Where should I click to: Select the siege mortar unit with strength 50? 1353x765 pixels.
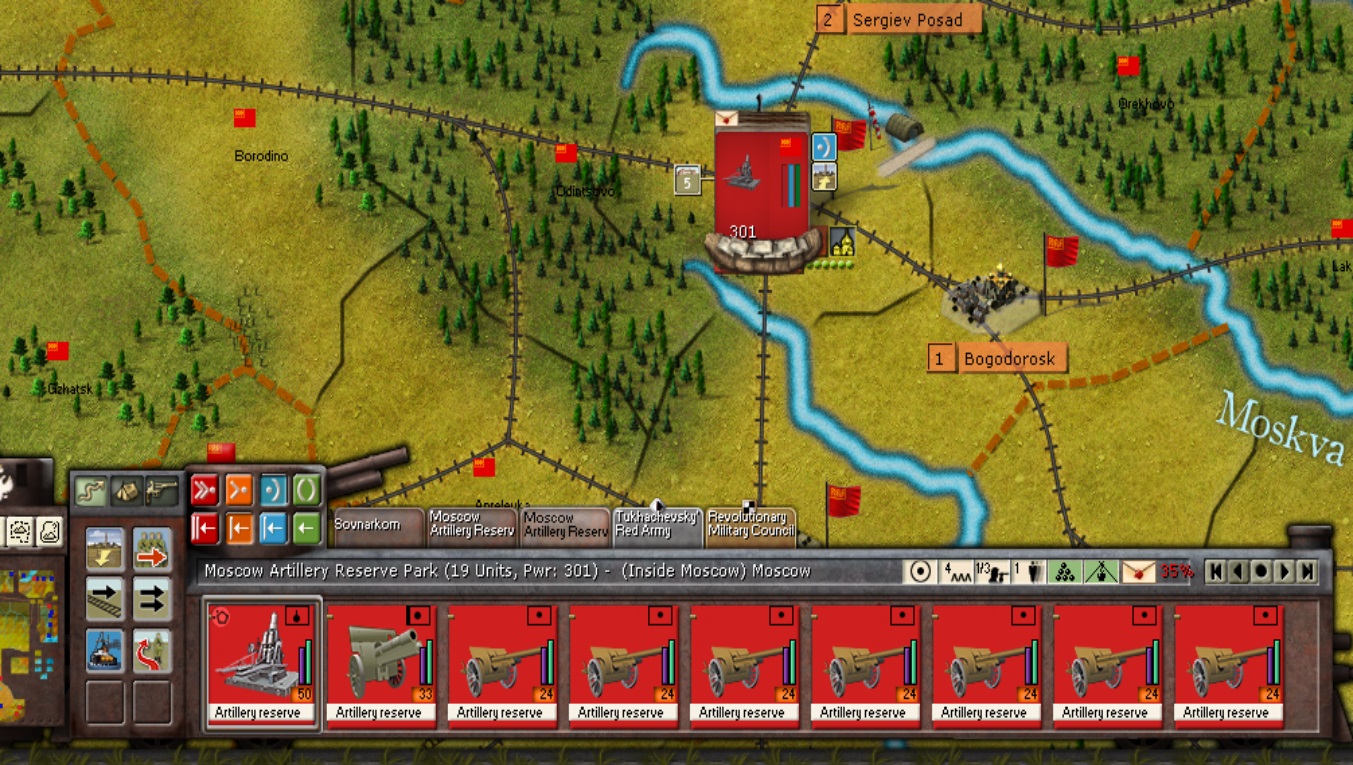261,662
